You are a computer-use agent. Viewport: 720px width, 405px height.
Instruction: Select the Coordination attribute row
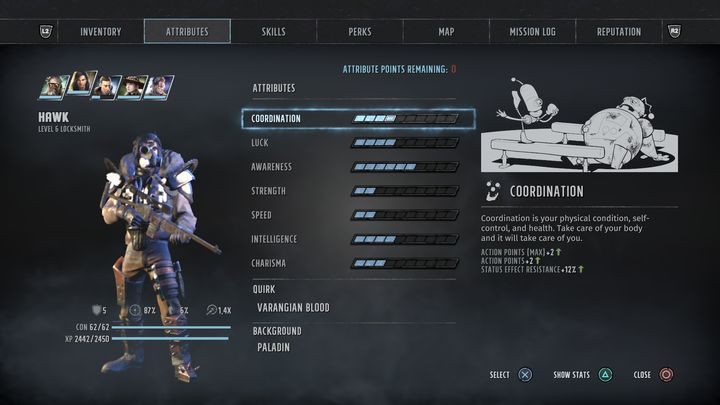pos(357,119)
